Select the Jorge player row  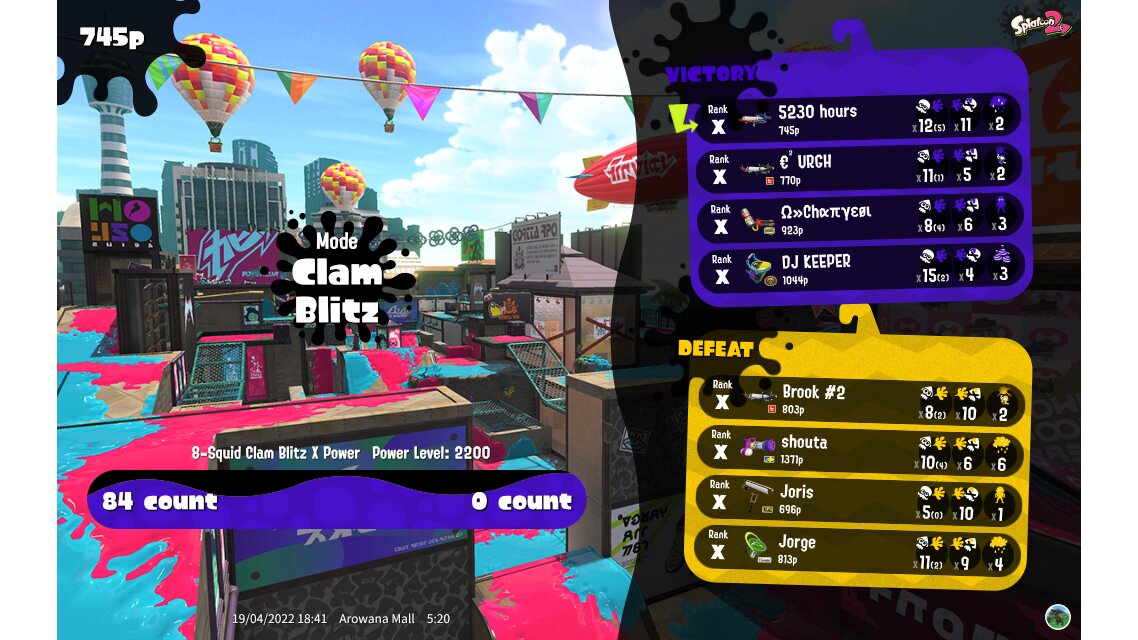coord(858,550)
